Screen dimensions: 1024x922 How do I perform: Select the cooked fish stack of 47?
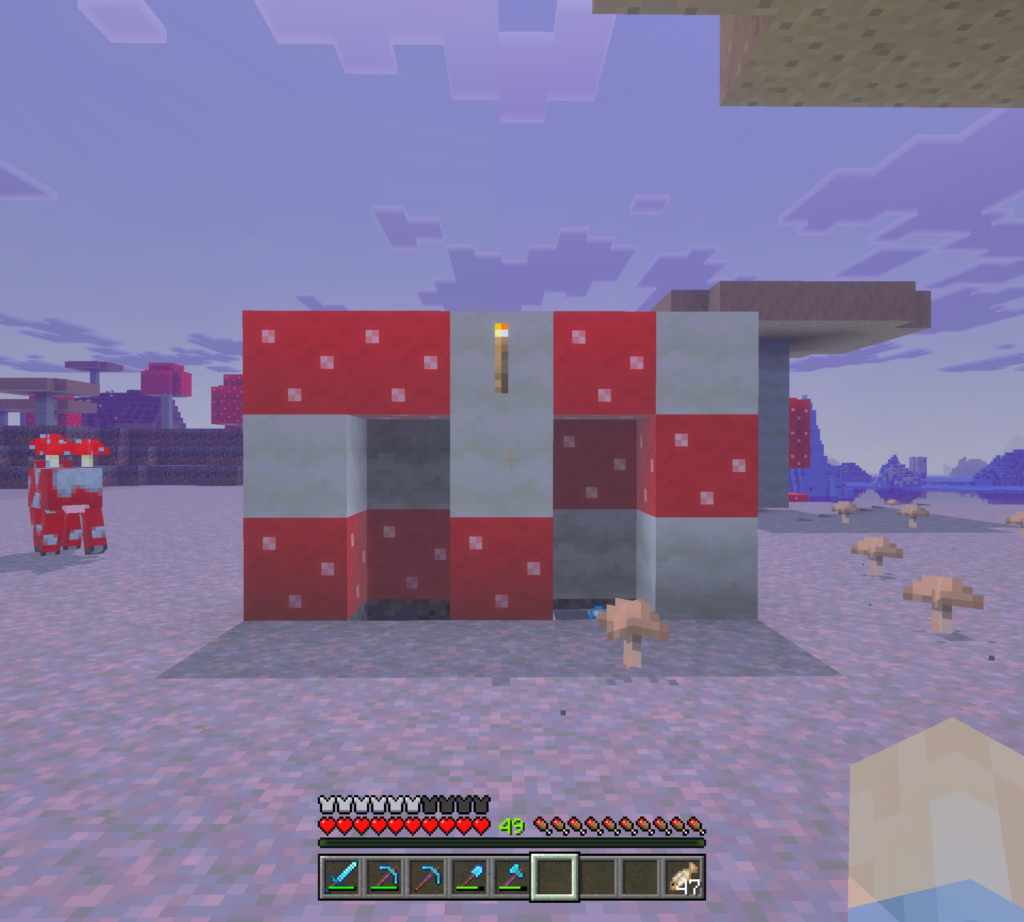[684, 877]
